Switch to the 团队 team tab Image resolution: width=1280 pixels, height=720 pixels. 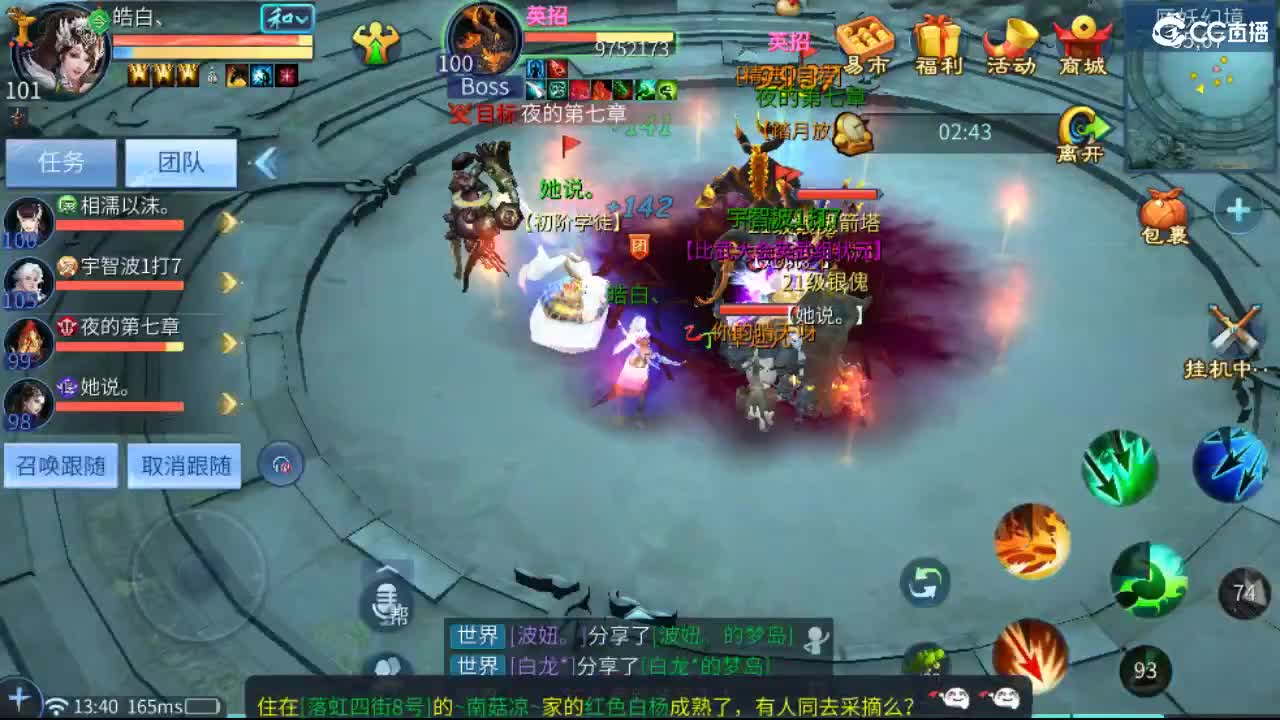(180, 162)
